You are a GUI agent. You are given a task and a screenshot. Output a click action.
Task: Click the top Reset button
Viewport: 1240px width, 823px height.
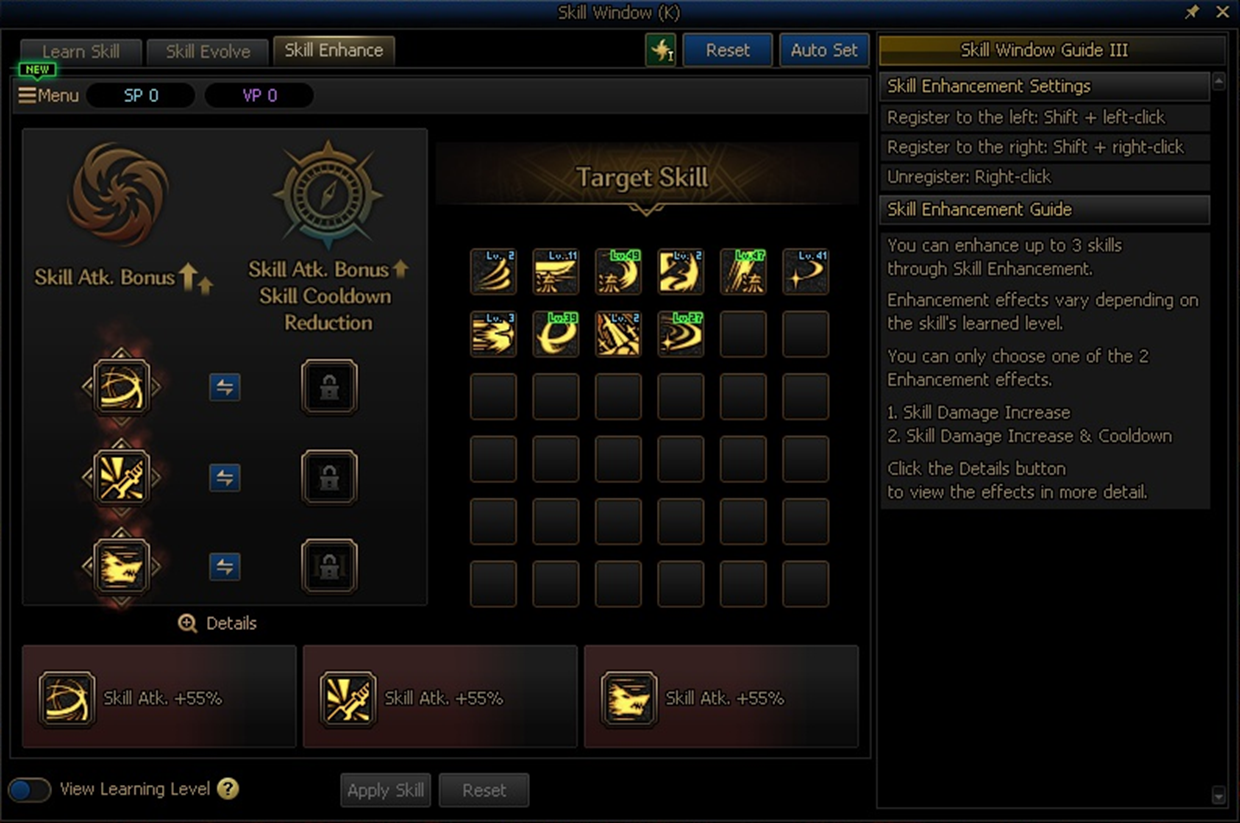click(x=727, y=50)
